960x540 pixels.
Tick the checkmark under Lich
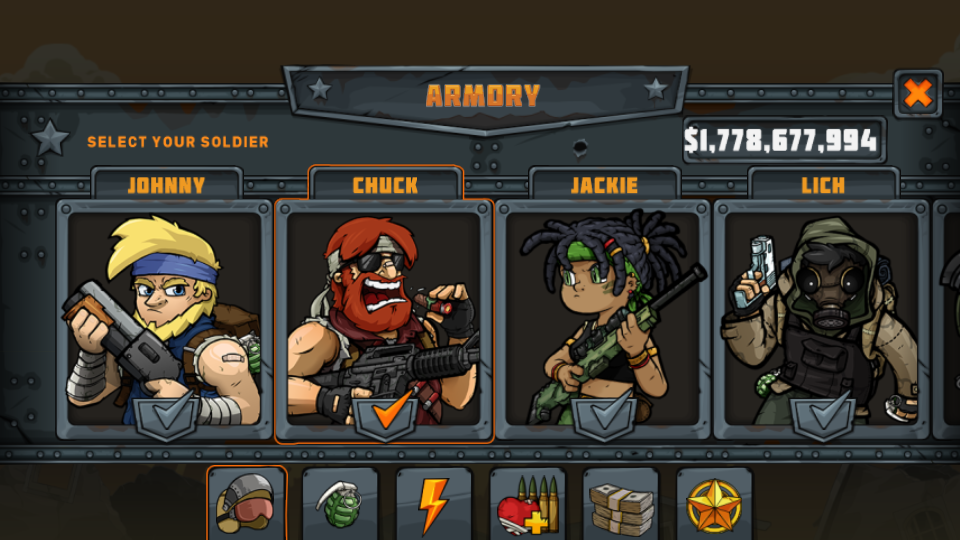coord(823,414)
